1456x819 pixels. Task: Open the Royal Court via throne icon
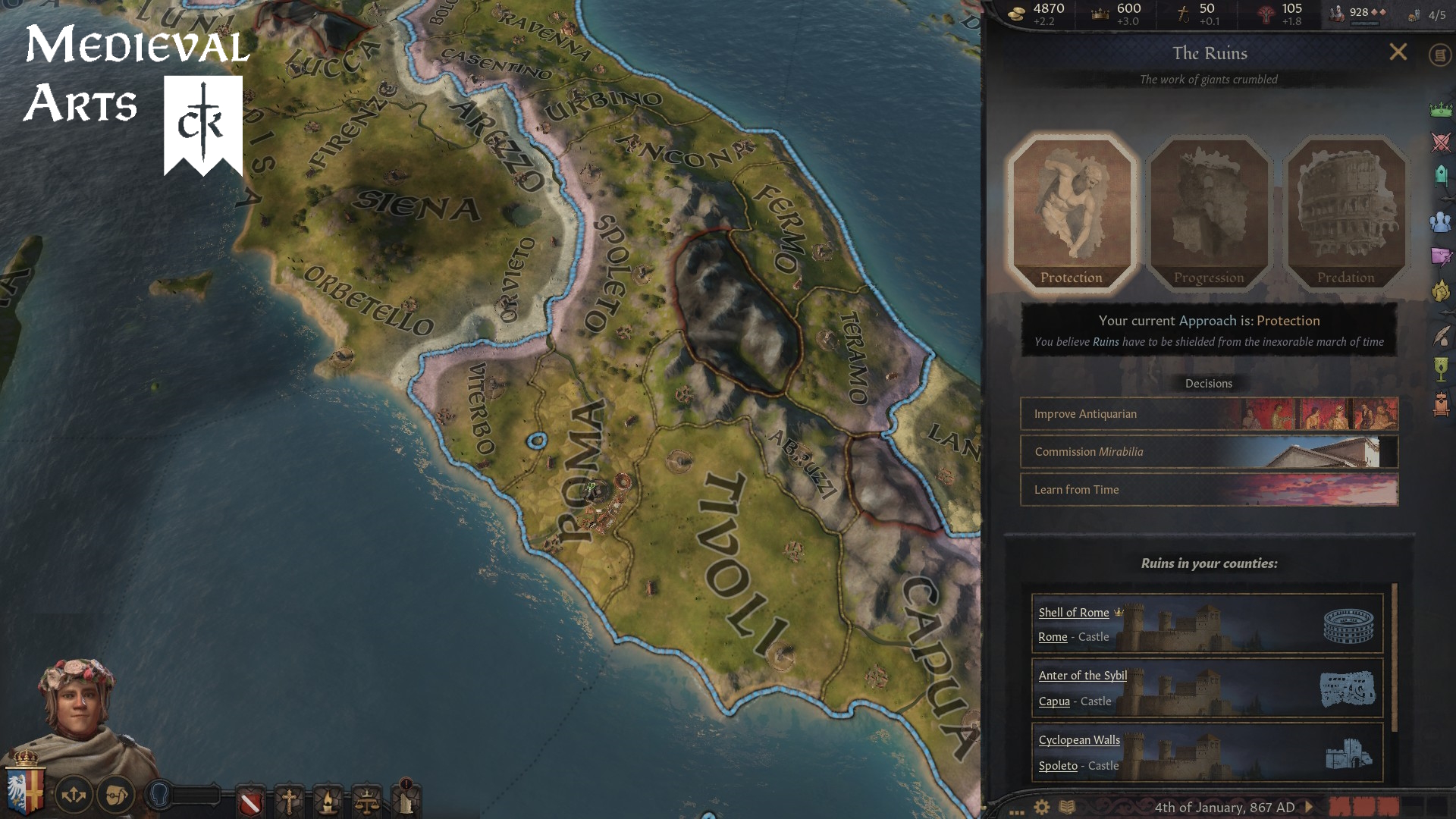click(x=1440, y=403)
